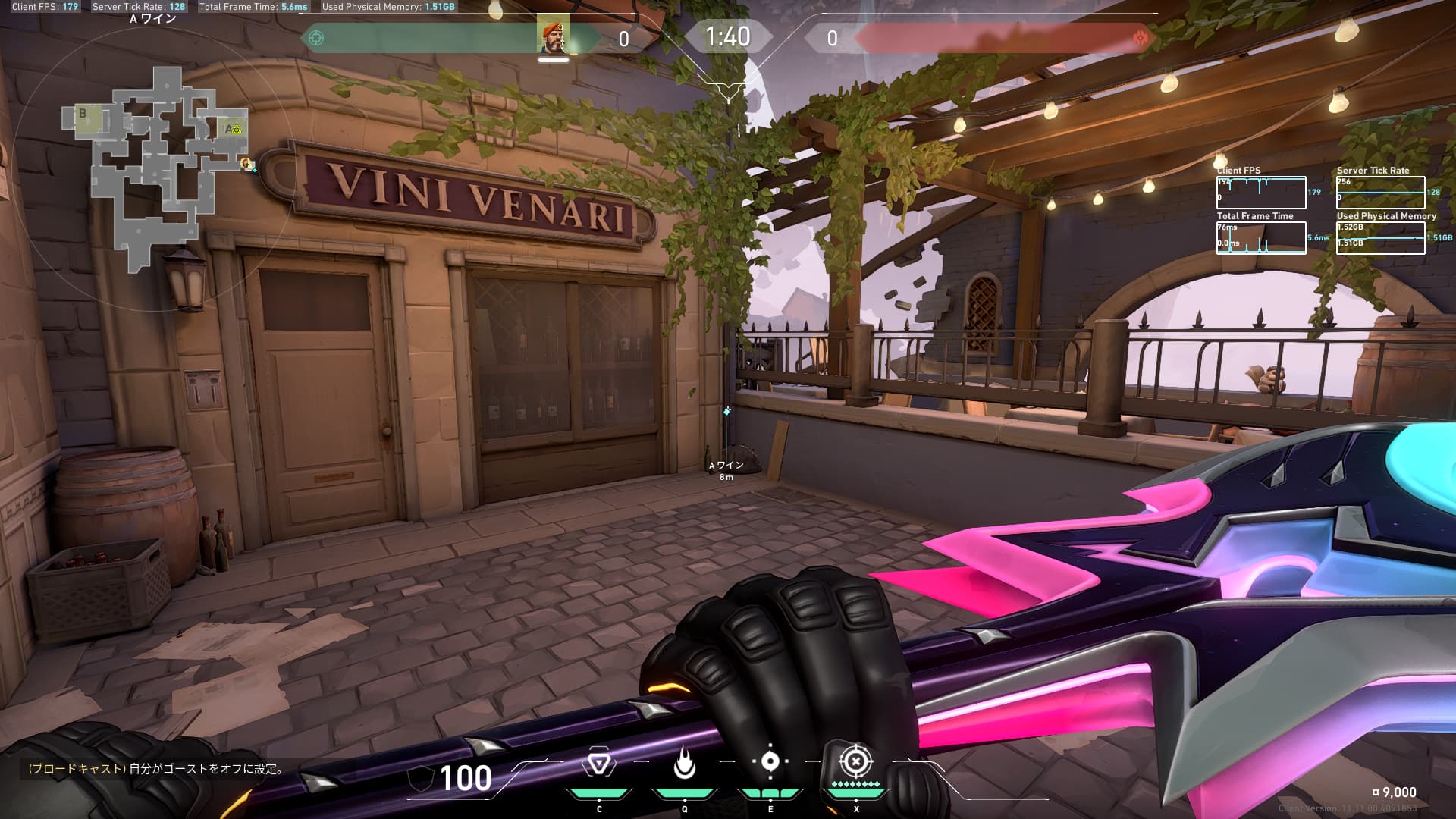Click the player marker on the minimap
Screen dimensions: 1456x819
coord(245,163)
